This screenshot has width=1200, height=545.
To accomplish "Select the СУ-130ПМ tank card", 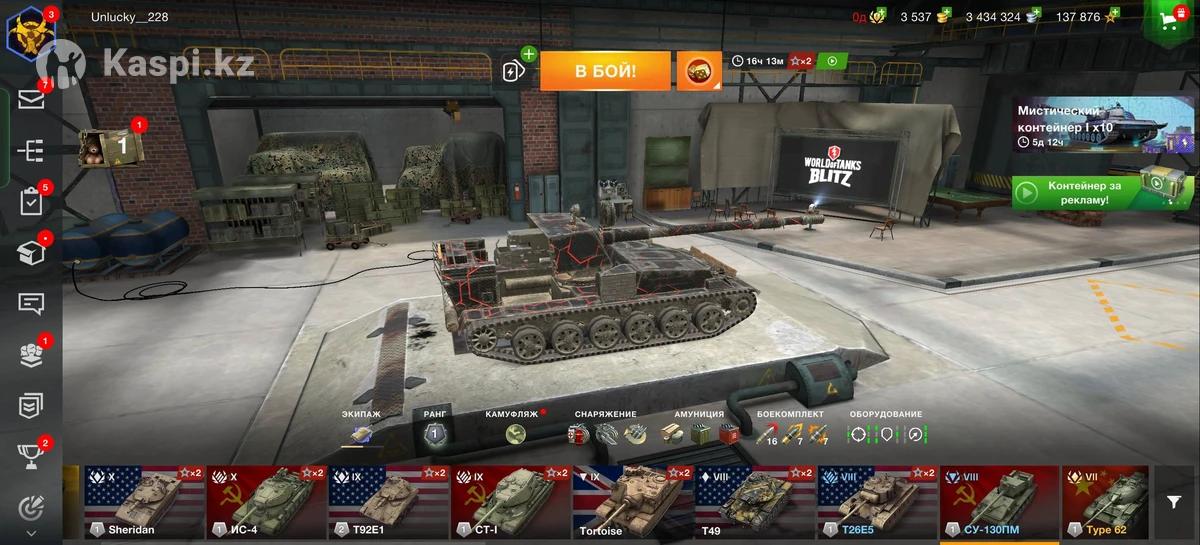I will [x=999, y=502].
